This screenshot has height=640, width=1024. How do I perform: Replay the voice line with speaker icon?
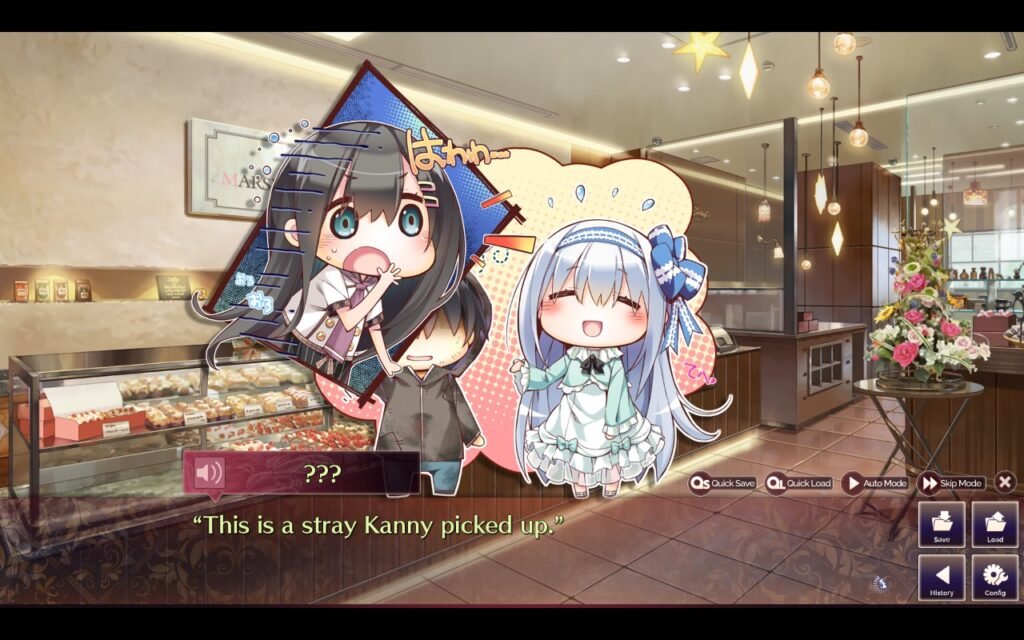pyautogui.click(x=208, y=472)
